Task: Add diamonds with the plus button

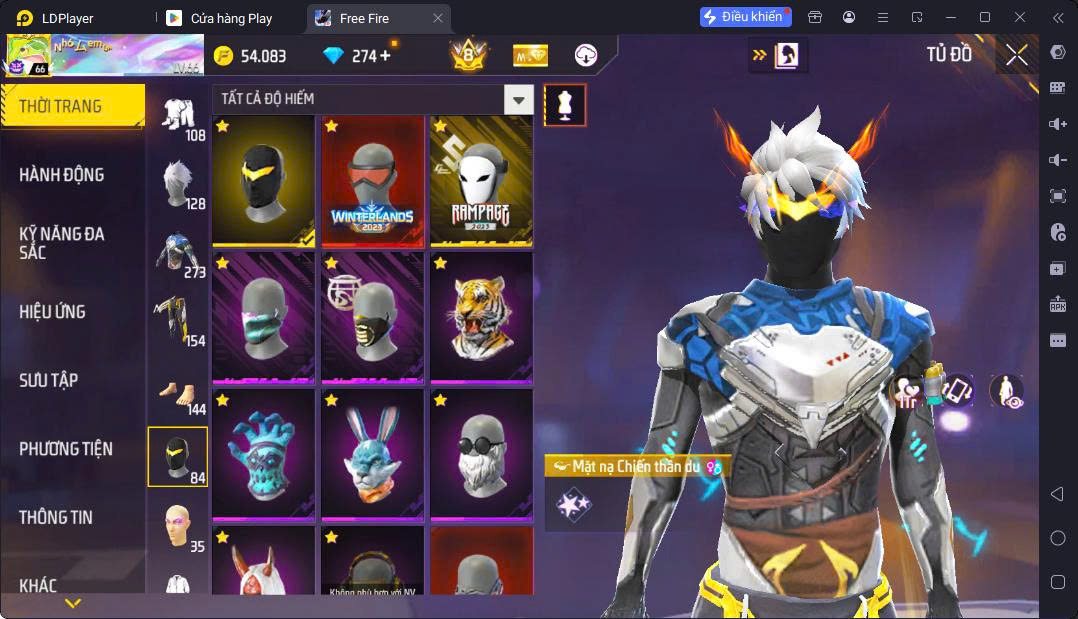Action: coord(386,56)
